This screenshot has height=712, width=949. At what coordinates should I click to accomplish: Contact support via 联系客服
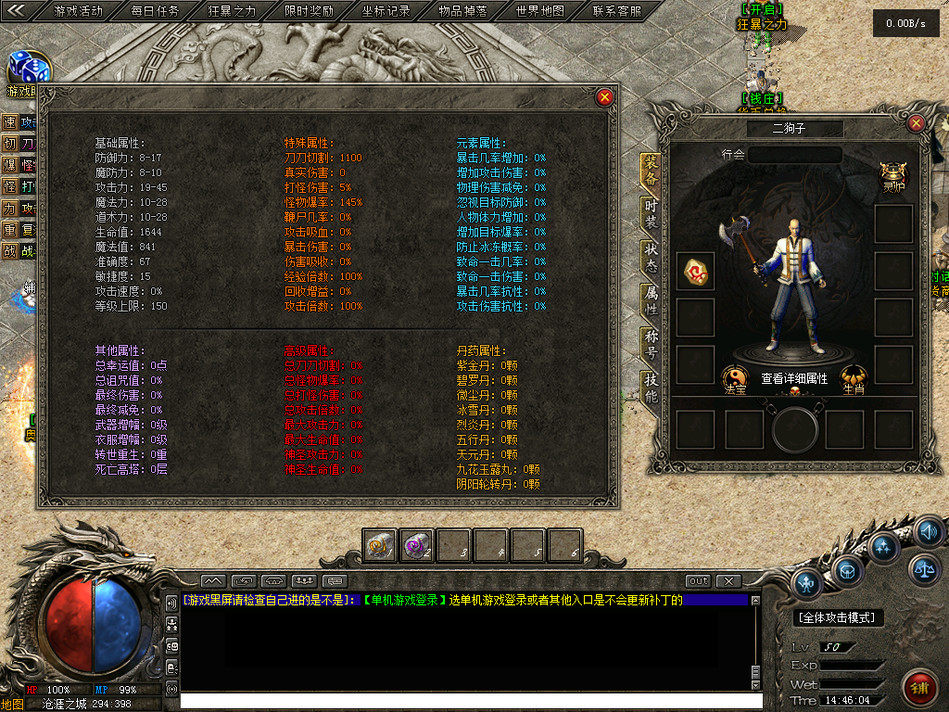pyautogui.click(x=617, y=11)
